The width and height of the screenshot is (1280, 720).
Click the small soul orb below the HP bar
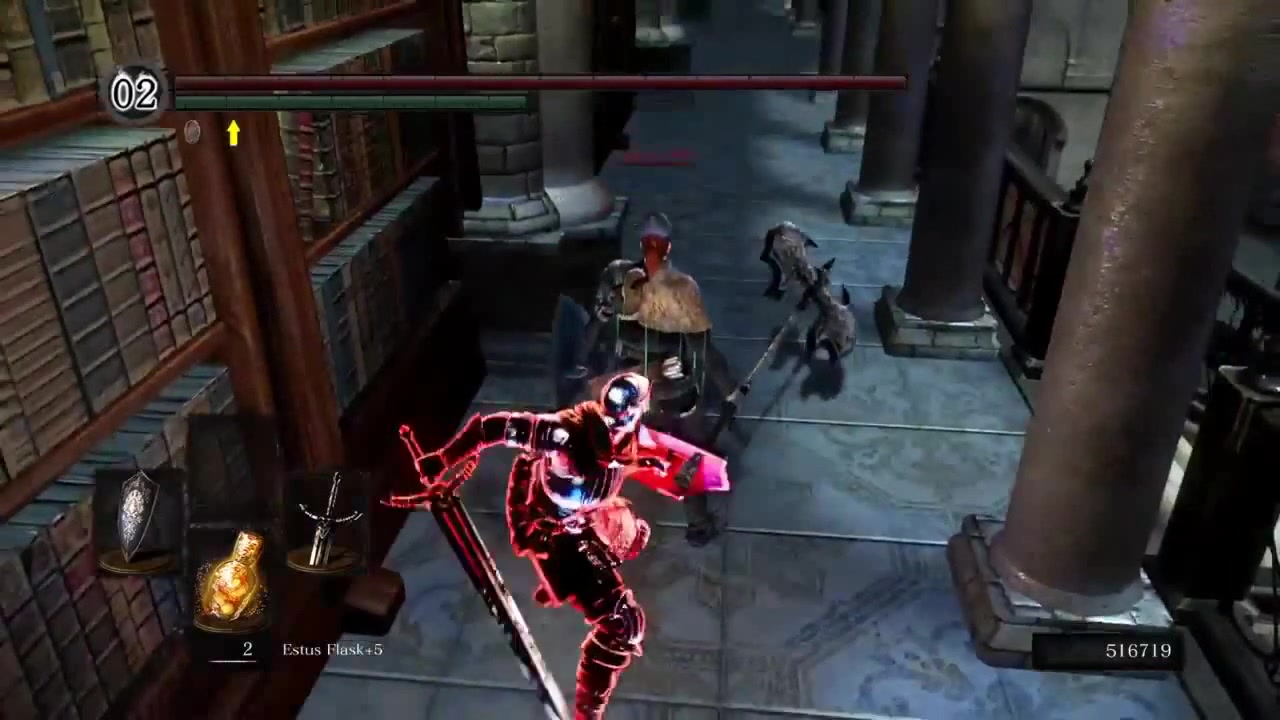[192, 133]
